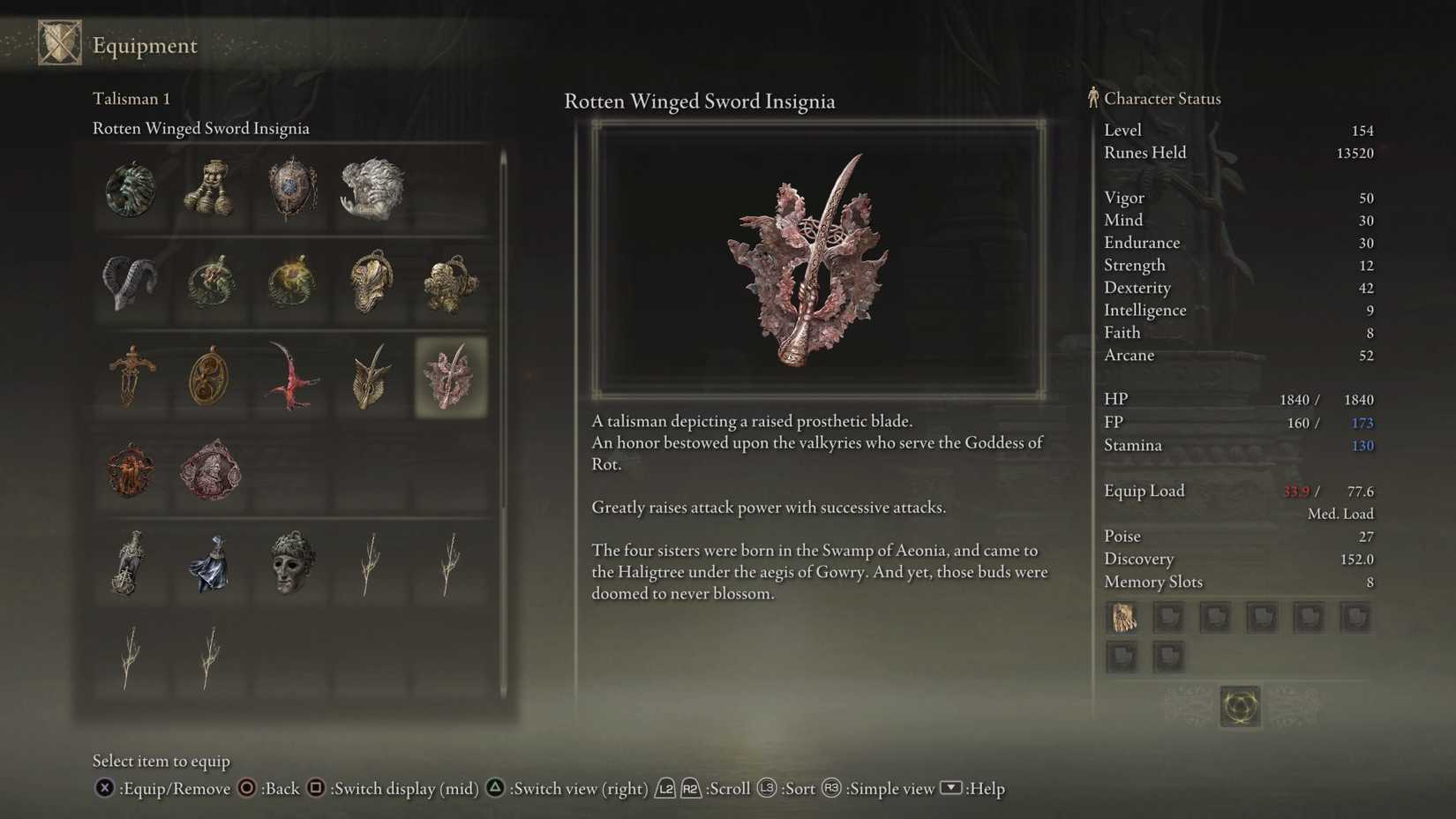Viewport: 1456px width, 819px height.
Task: Select the ram-horned Stalwart Horn Charm talisman
Action: [131, 282]
